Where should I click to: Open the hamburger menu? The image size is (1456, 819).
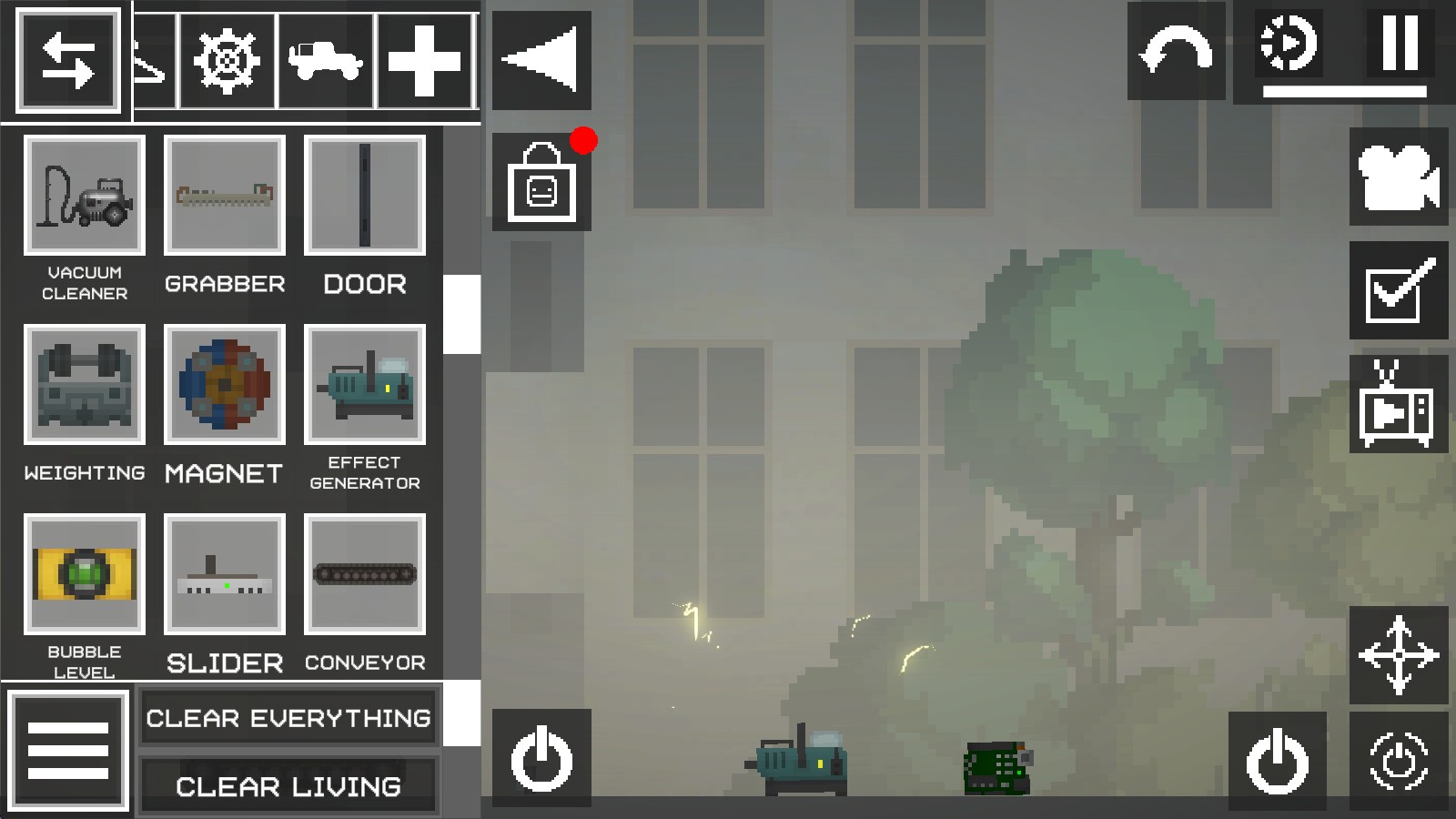[x=68, y=751]
